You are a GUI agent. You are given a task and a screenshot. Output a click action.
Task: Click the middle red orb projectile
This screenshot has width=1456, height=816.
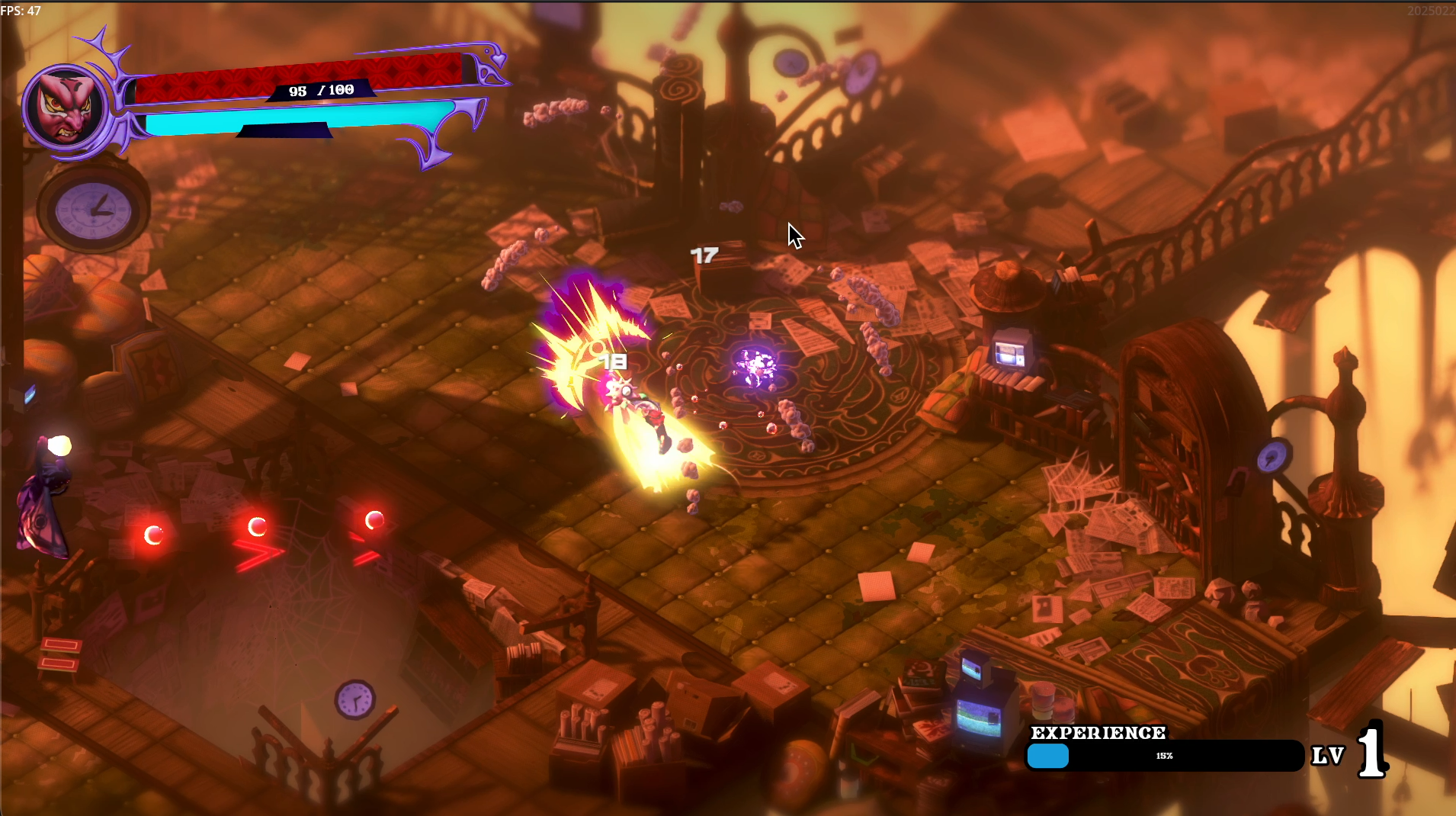pos(258,525)
